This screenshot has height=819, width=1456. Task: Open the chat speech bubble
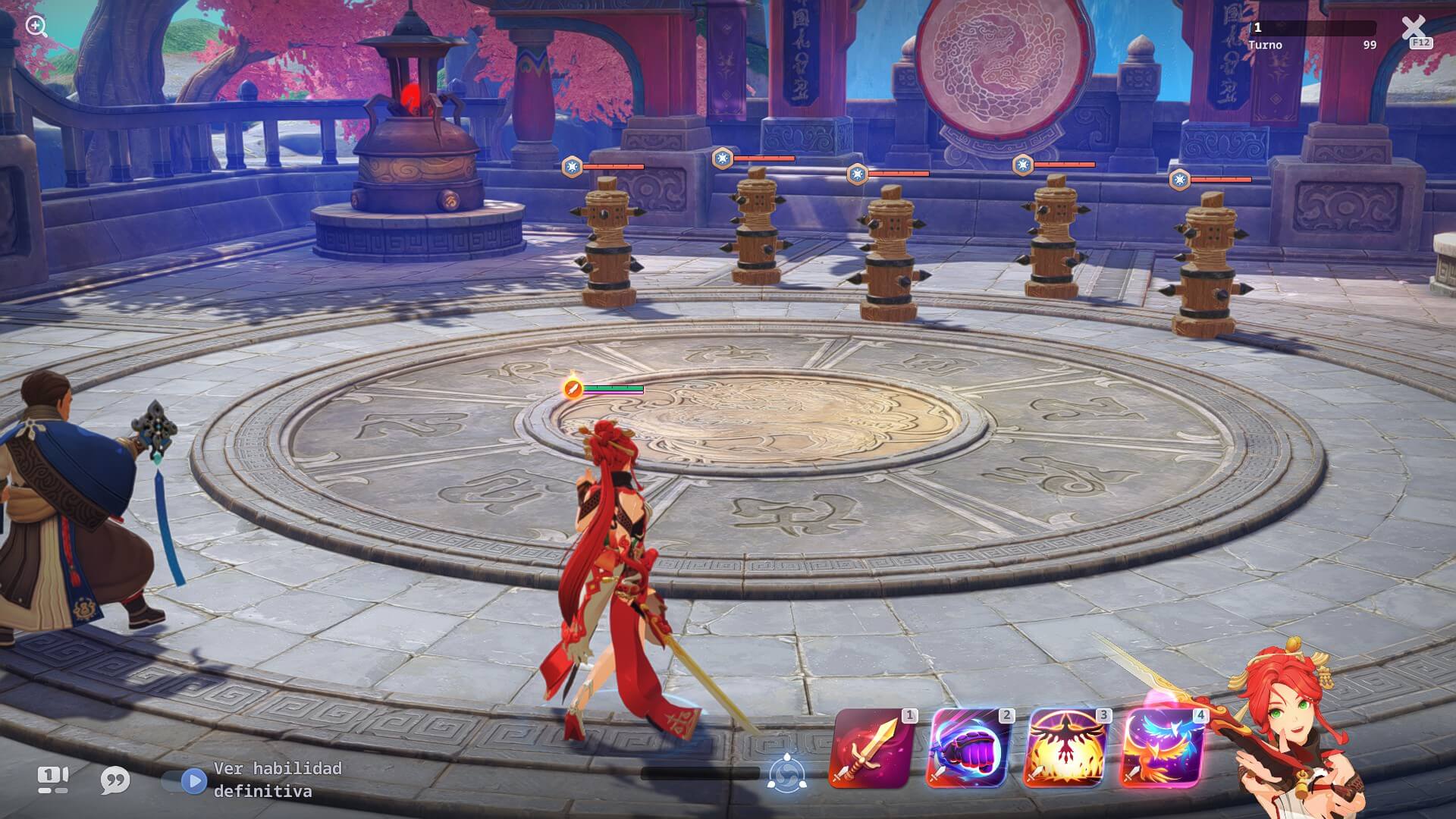coord(115,780)
